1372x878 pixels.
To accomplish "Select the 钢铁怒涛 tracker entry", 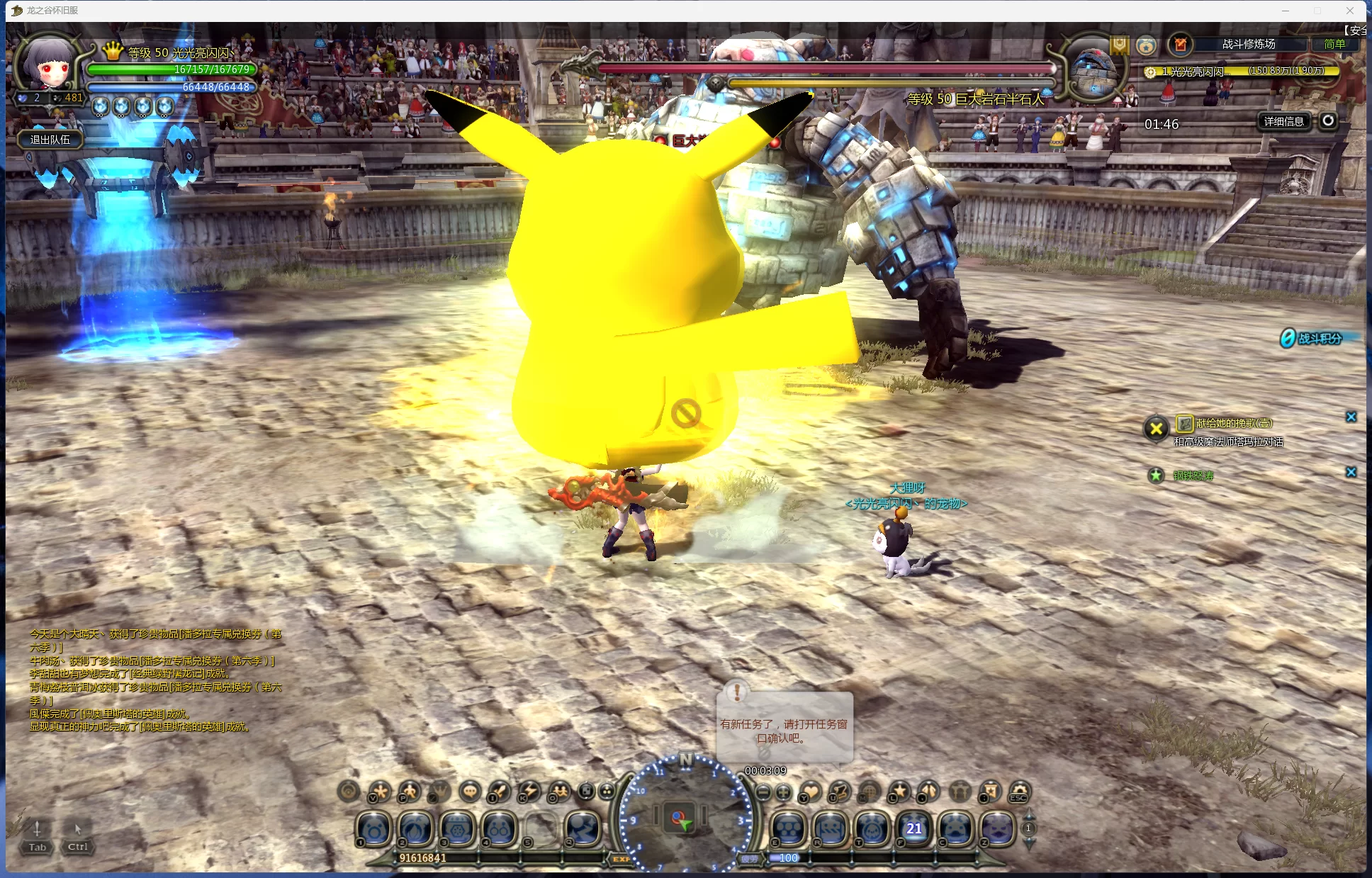I will pyautogui.click(x=1193, y=475).
